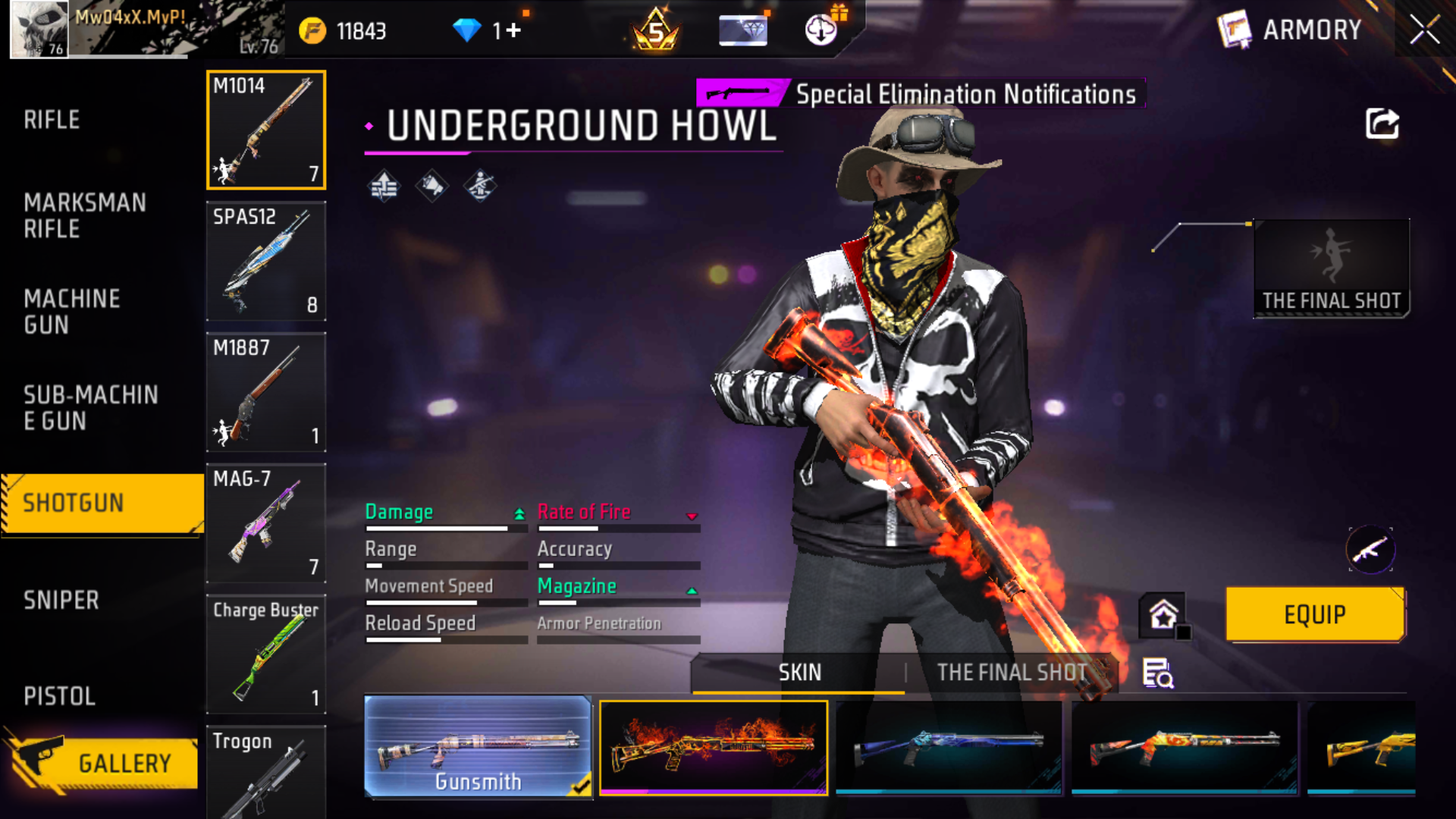Share the weapon skin

tap(1382, 124)
